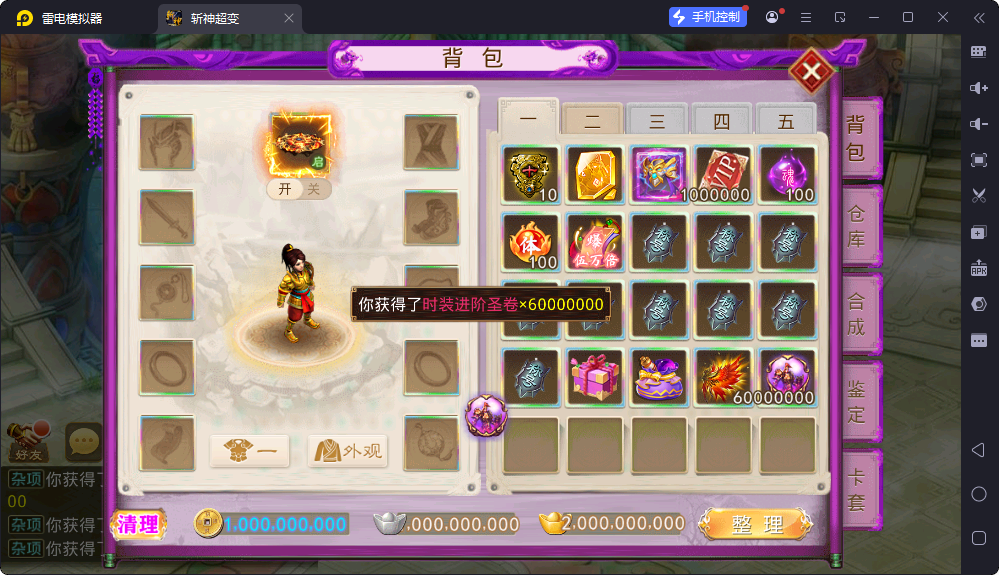Select the red 体 flame item
Image resolution: width=999 pixels, height=575 pixels.
click(530, 242)
